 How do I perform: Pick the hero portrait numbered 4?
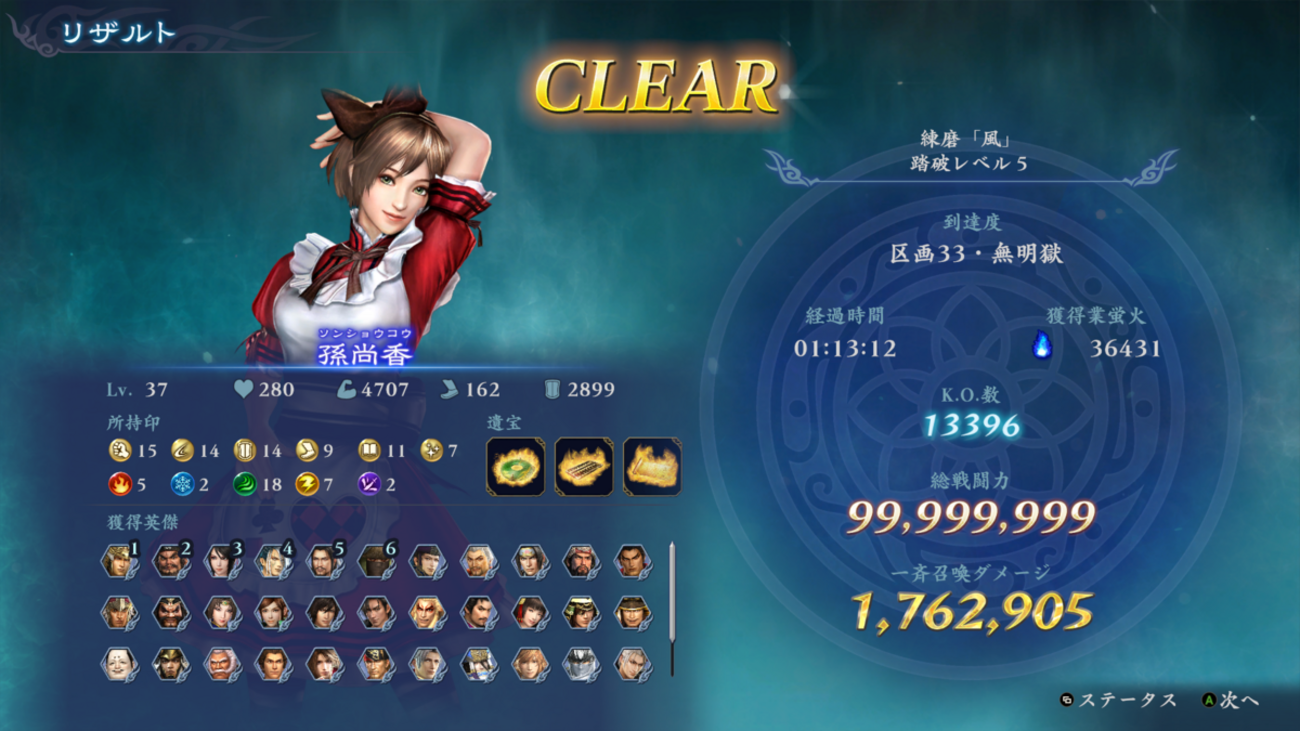coord(272,561)
